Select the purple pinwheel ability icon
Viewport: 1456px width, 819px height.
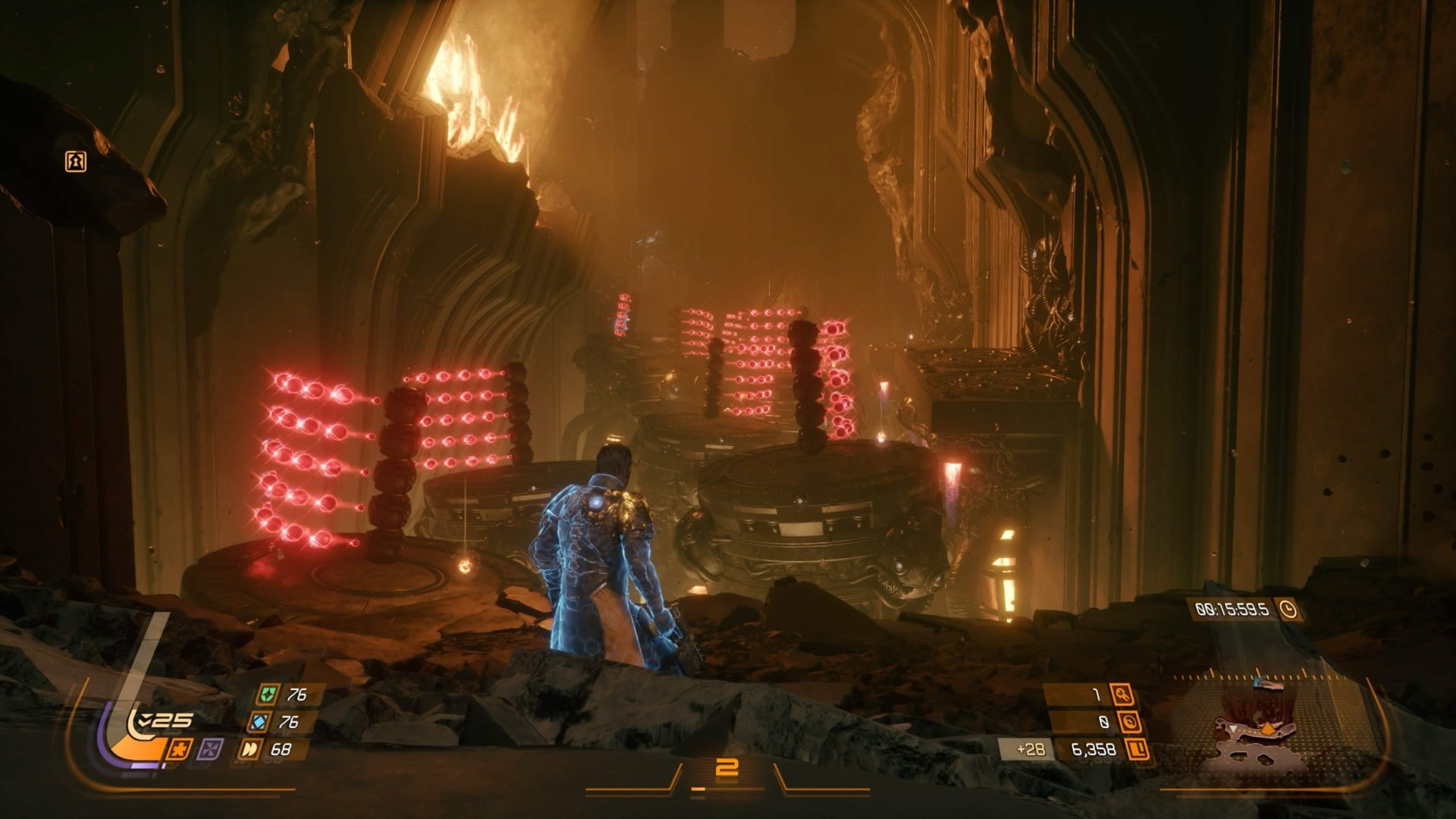coord(208,749)
